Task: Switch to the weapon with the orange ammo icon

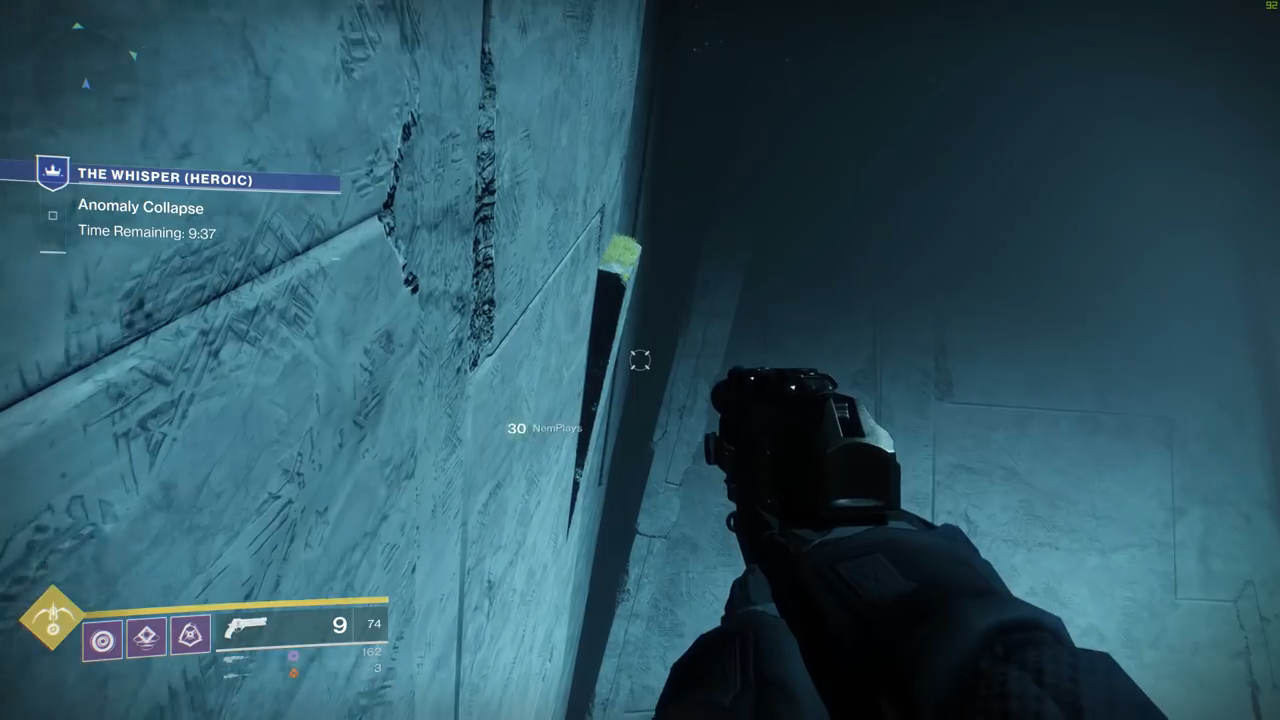Action: click(293, 673)
